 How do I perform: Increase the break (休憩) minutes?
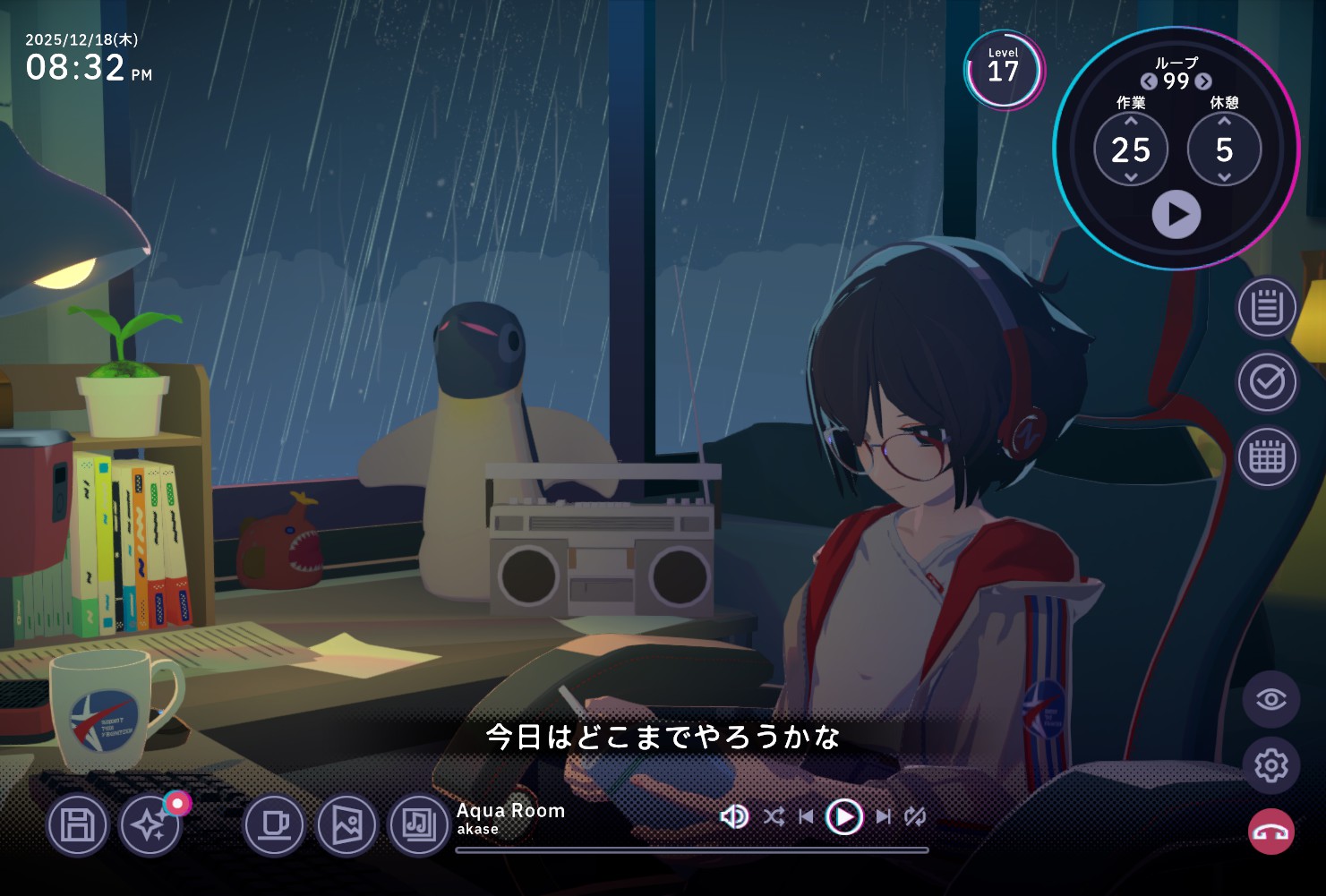[1224, 121]
